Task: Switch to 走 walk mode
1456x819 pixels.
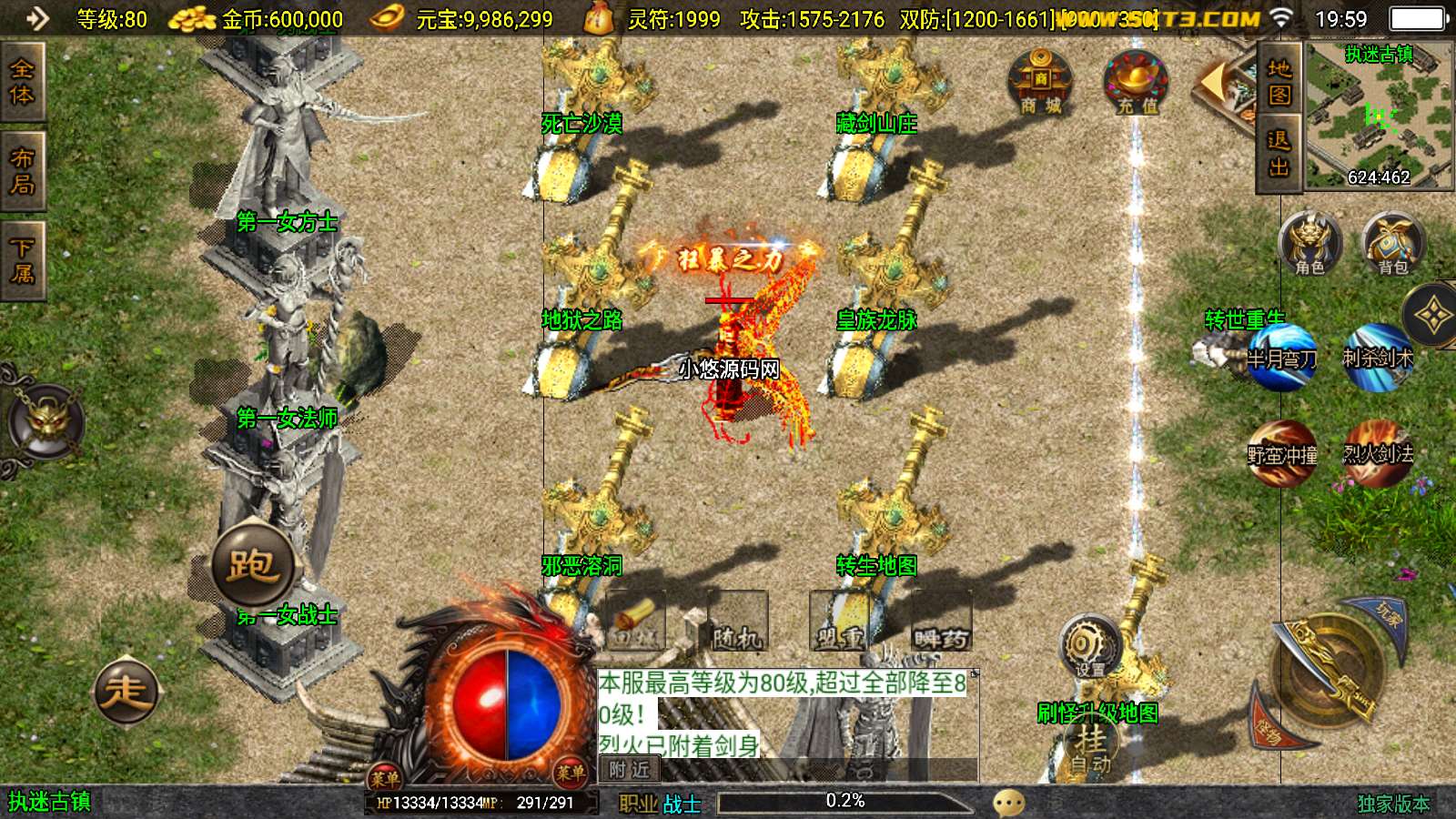Action: 126,691
